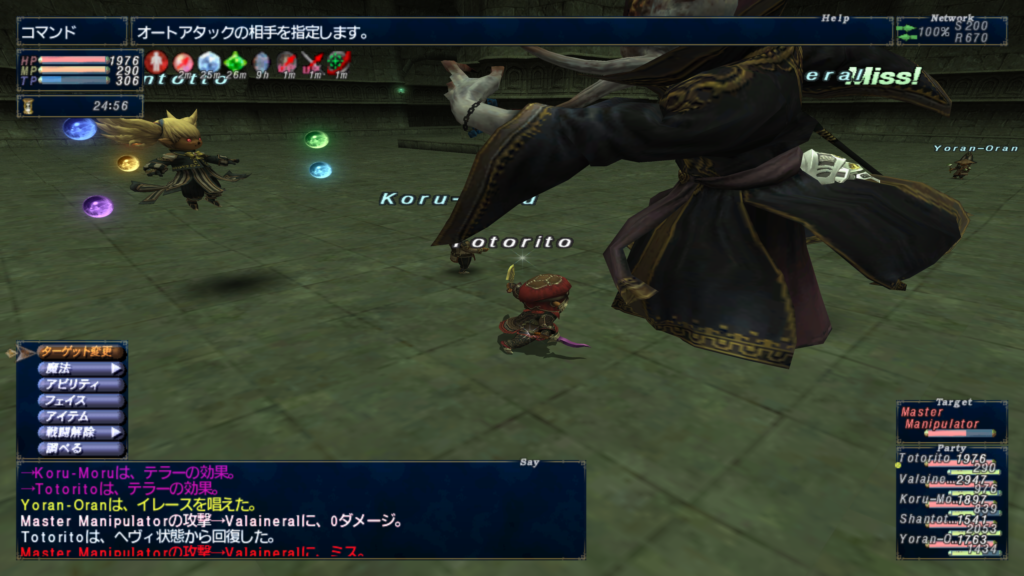Select the フェイス command
Viewport: 1024px width, 576px height.
[x=80, y=400]
